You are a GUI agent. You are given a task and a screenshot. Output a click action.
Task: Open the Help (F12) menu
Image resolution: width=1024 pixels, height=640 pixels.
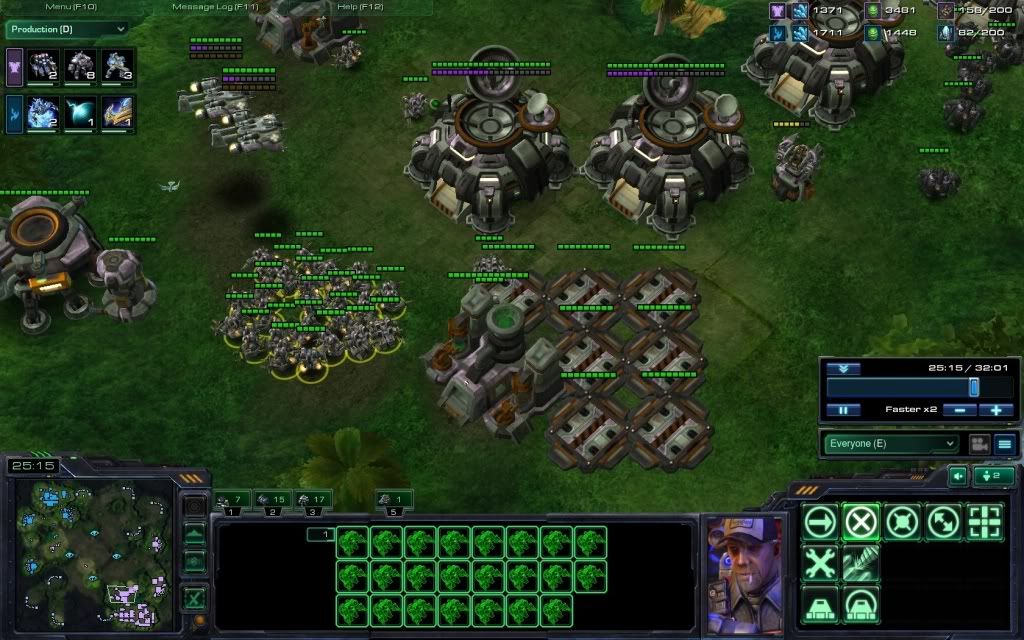point(360,7)
